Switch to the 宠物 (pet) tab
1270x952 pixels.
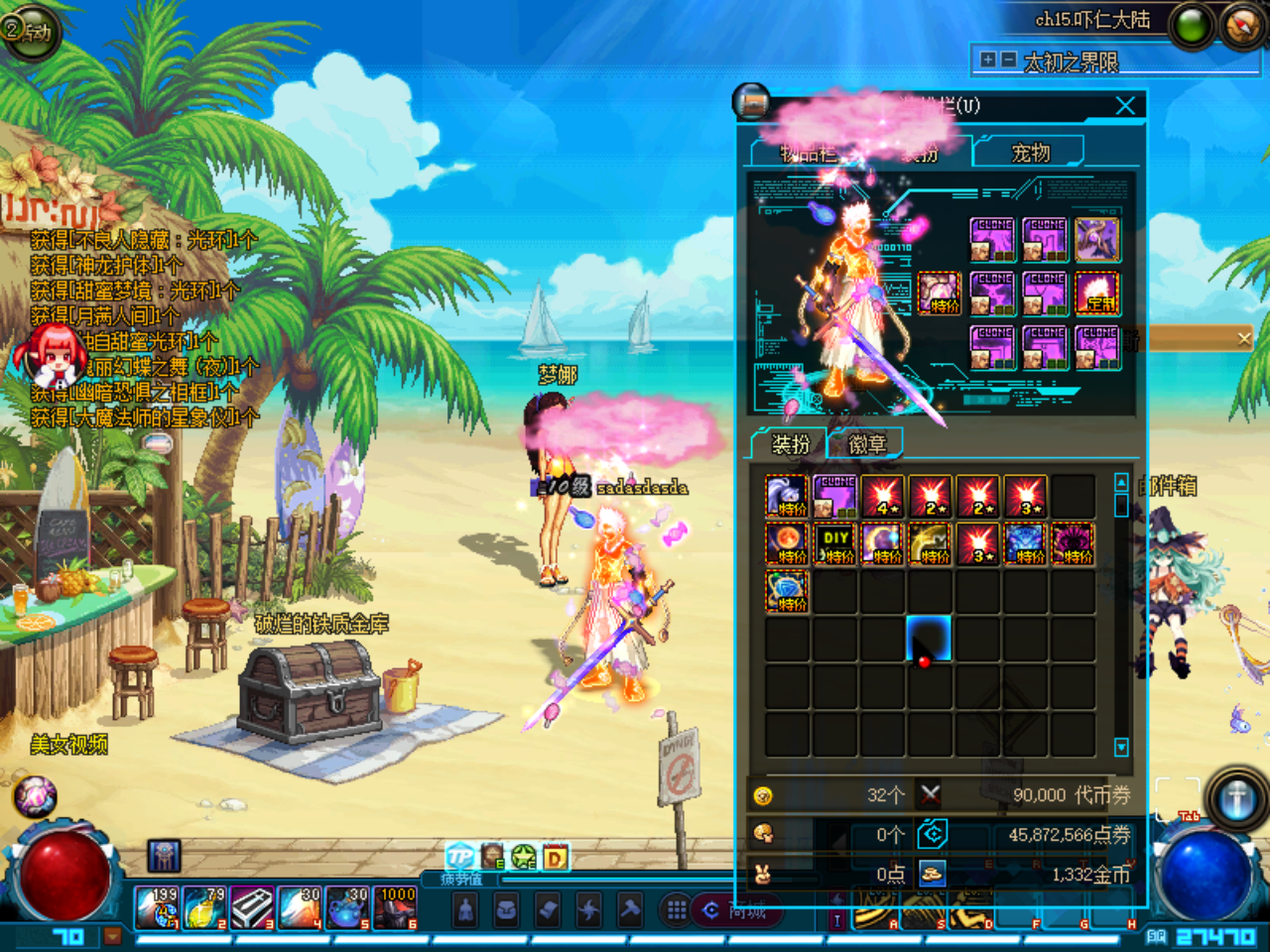[x=1030, y=153]
